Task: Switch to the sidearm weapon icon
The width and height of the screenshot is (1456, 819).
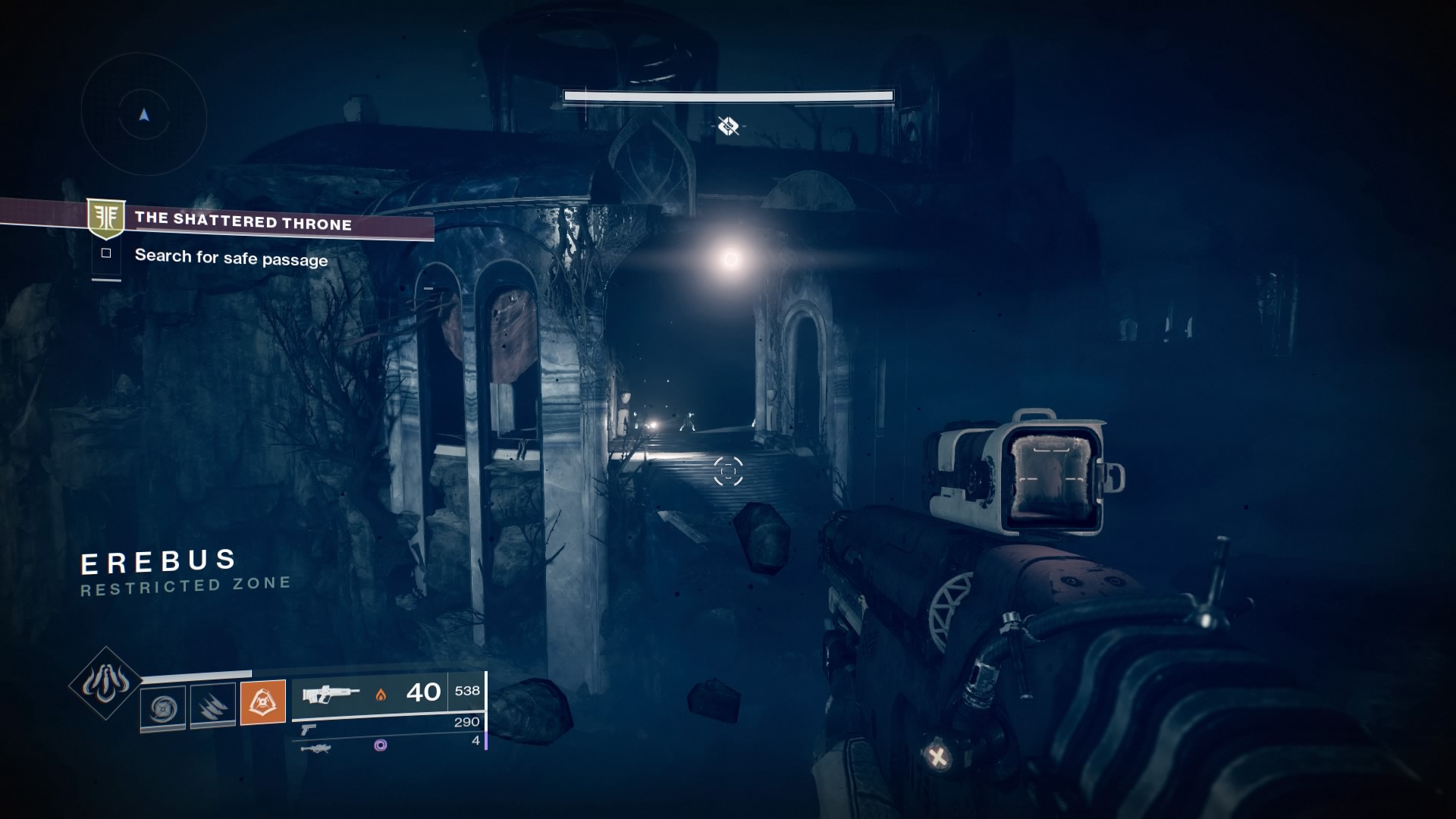Action: click(x=308, y=729)
